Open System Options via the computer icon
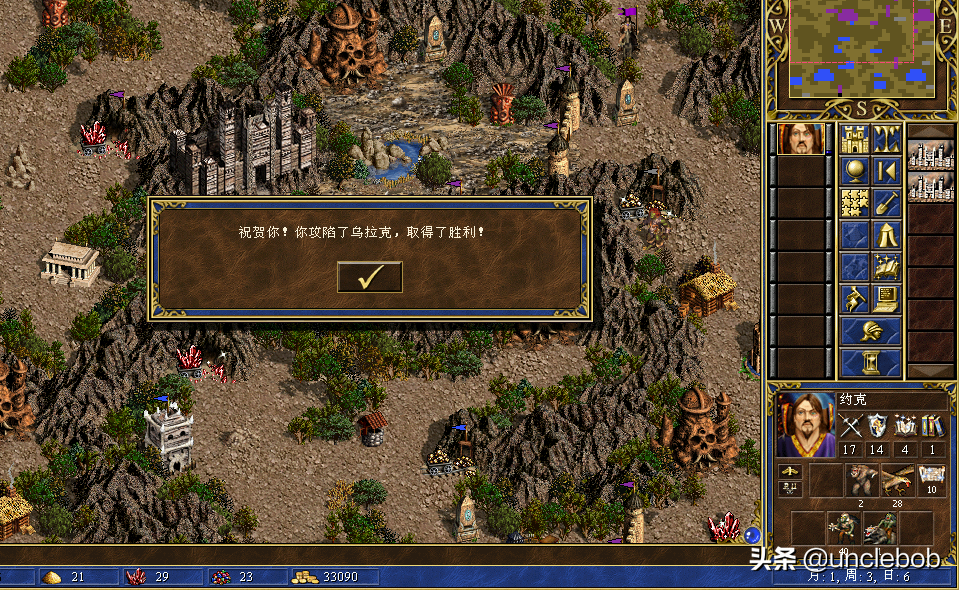The width and height of the screenshot is (959, 590). 886,298
